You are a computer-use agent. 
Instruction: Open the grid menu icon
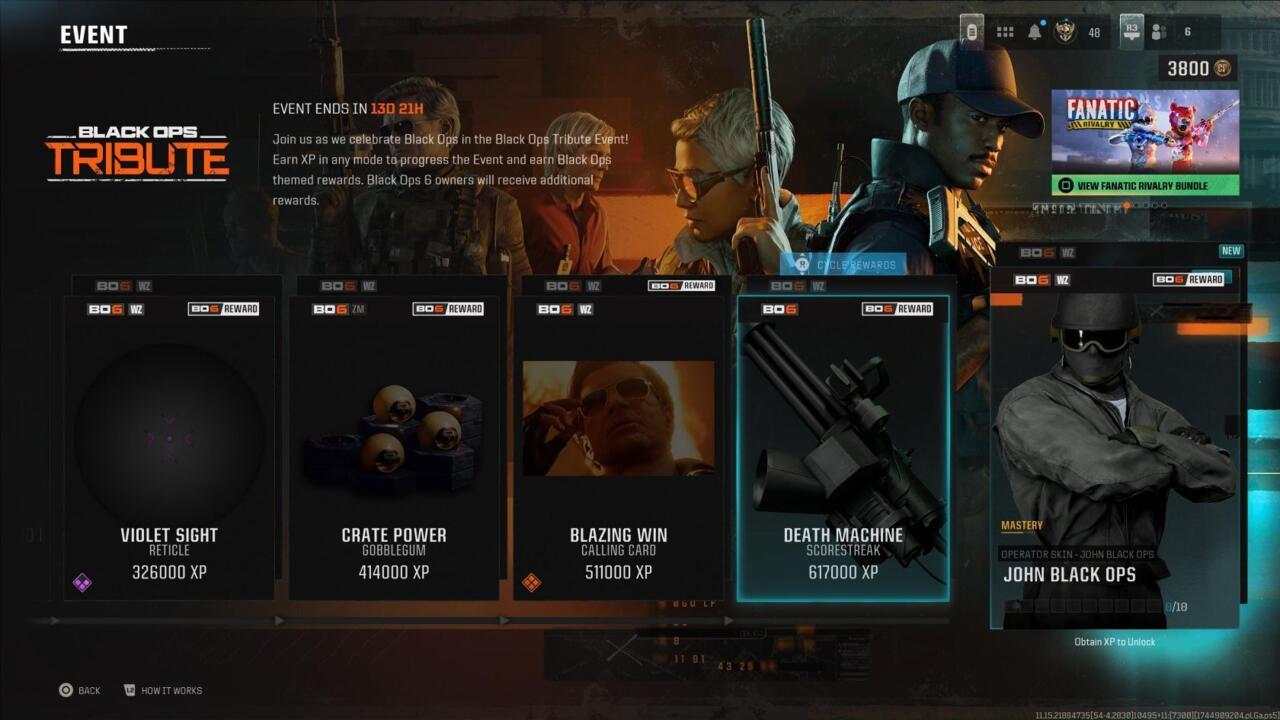(x=1005, y=32)
